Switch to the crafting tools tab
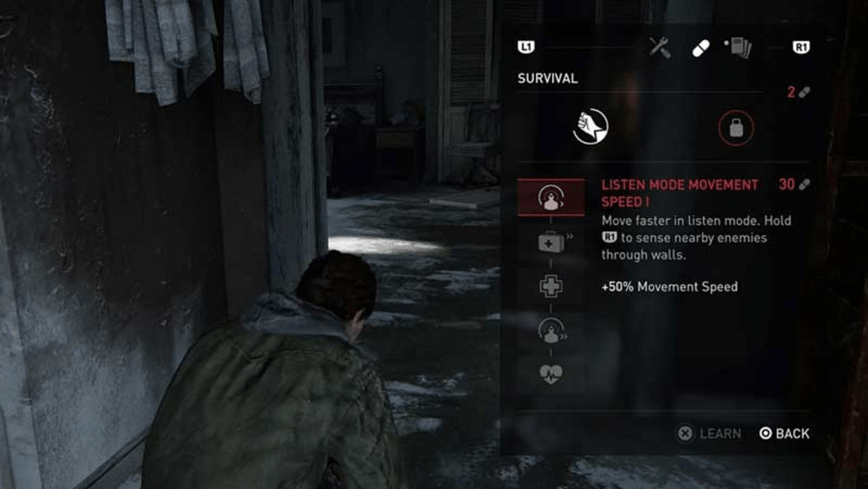Viewport: 868px width, 489px height. (x=660, y=47)
